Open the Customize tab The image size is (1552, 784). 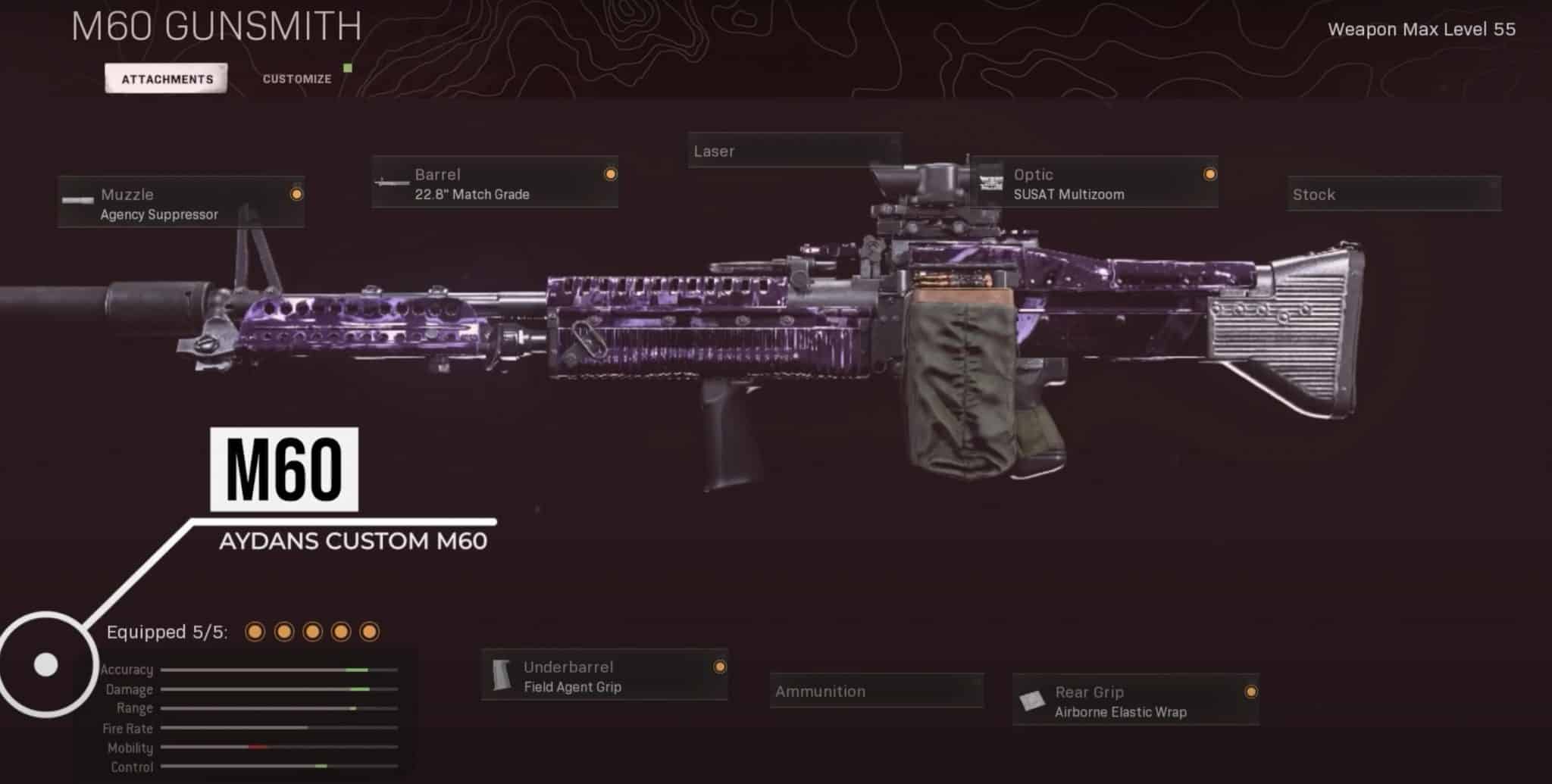click(297, 79)
